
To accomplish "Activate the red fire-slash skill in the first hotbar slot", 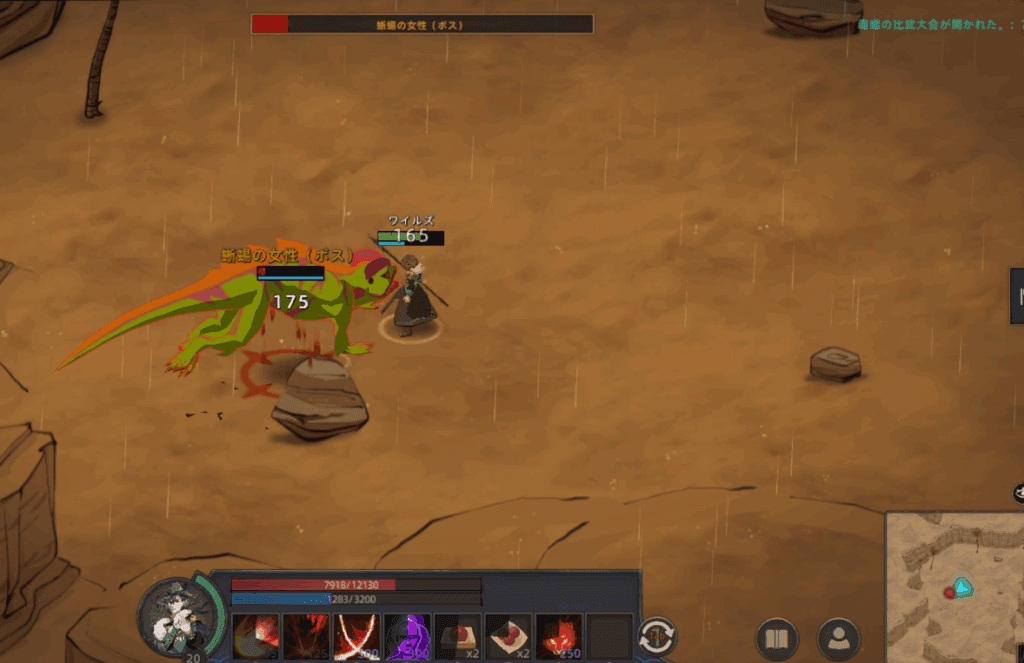I will pyautogui.click(x=256, y=637).
